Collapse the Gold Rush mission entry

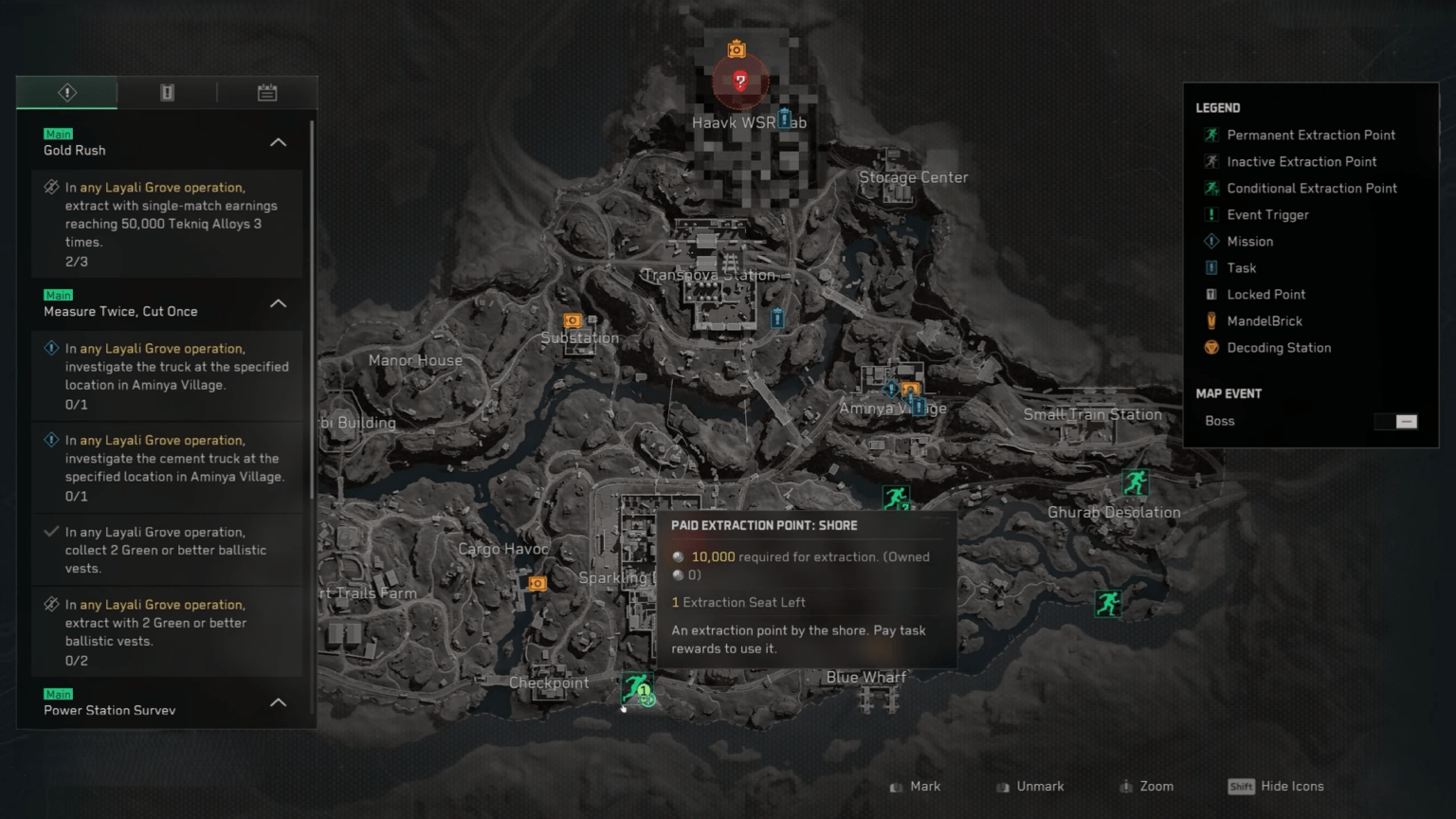(x=278, y=141)
